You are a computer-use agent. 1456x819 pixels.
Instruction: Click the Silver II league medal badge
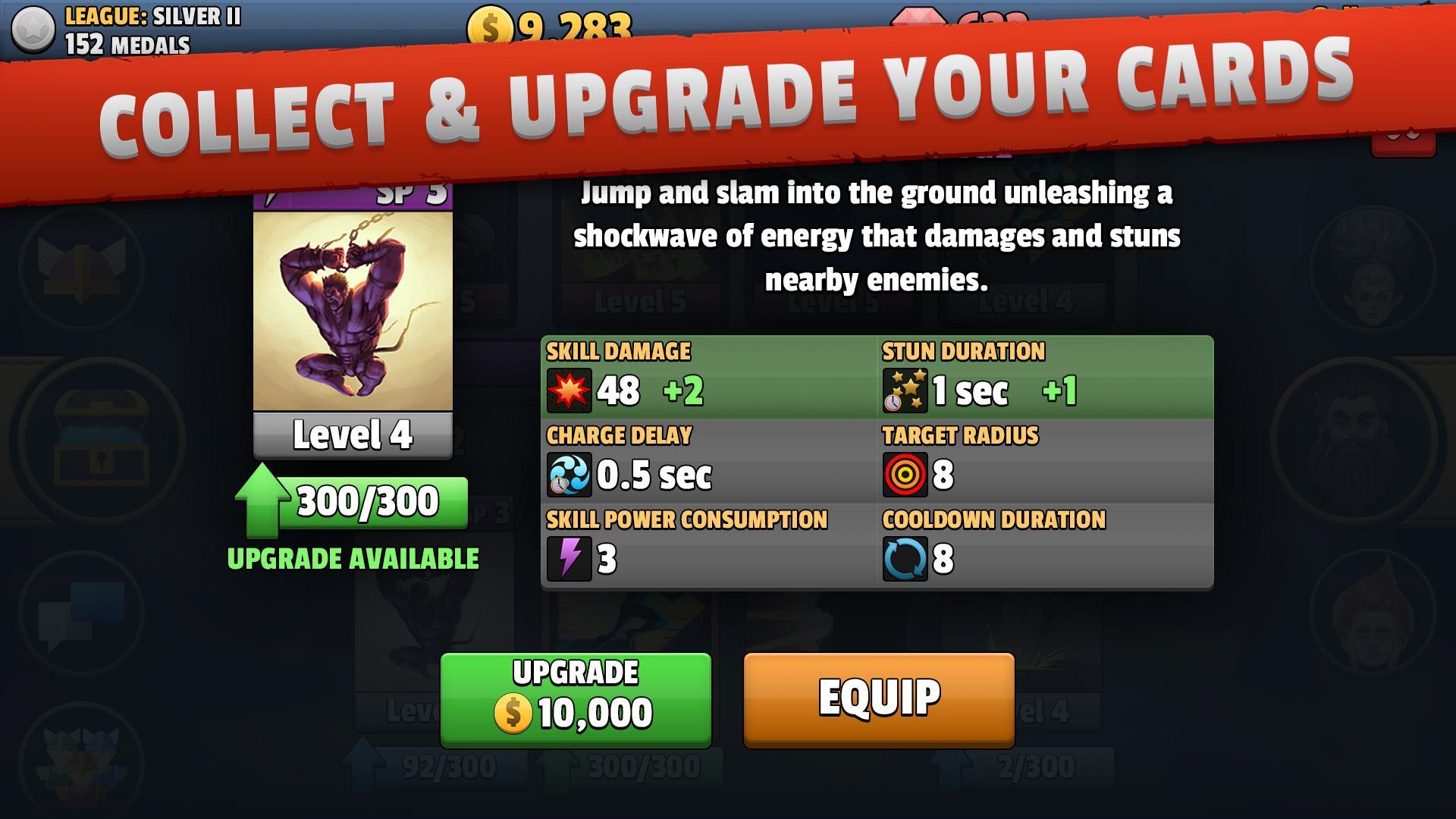point(32,30)
